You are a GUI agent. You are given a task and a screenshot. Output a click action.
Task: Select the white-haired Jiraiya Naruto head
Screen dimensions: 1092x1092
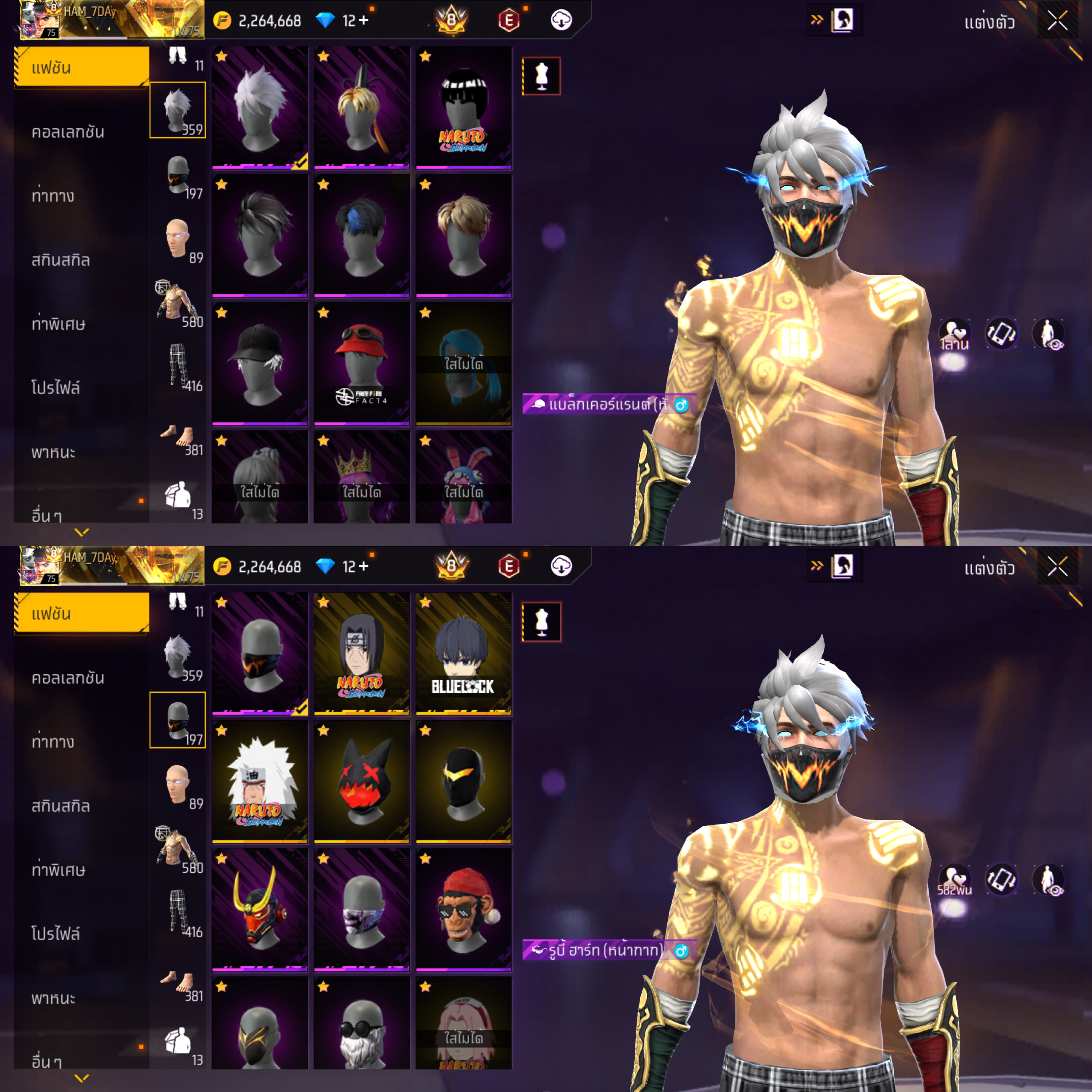point(259,781)
